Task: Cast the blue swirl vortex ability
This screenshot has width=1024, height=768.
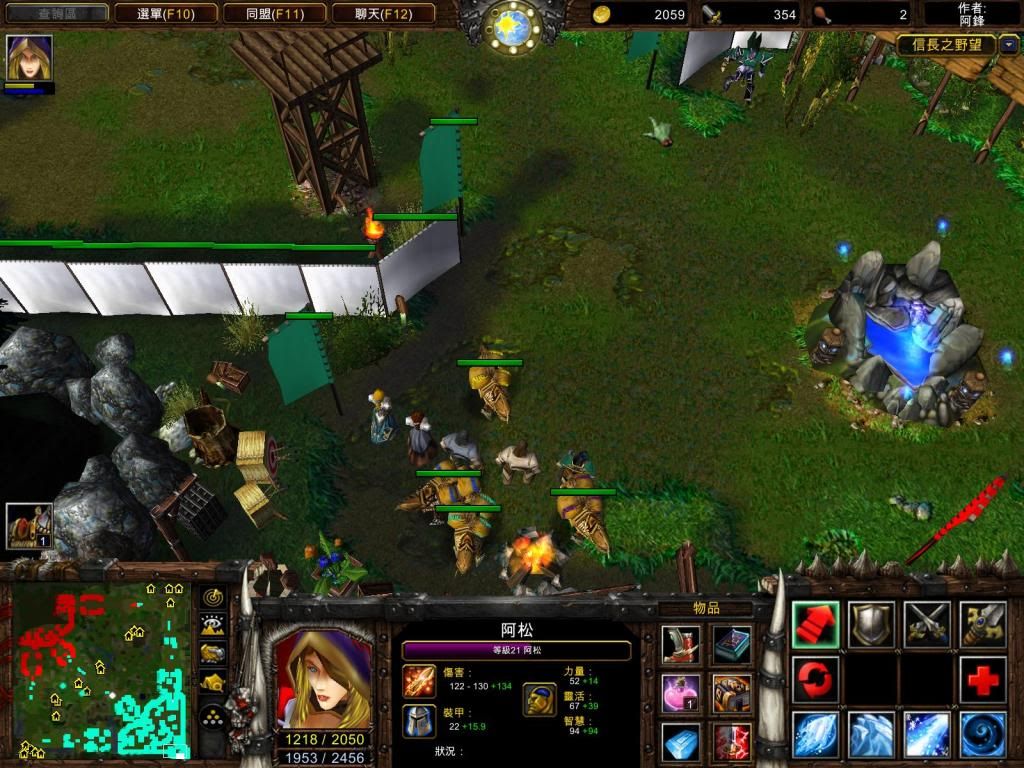Action: 983,735
